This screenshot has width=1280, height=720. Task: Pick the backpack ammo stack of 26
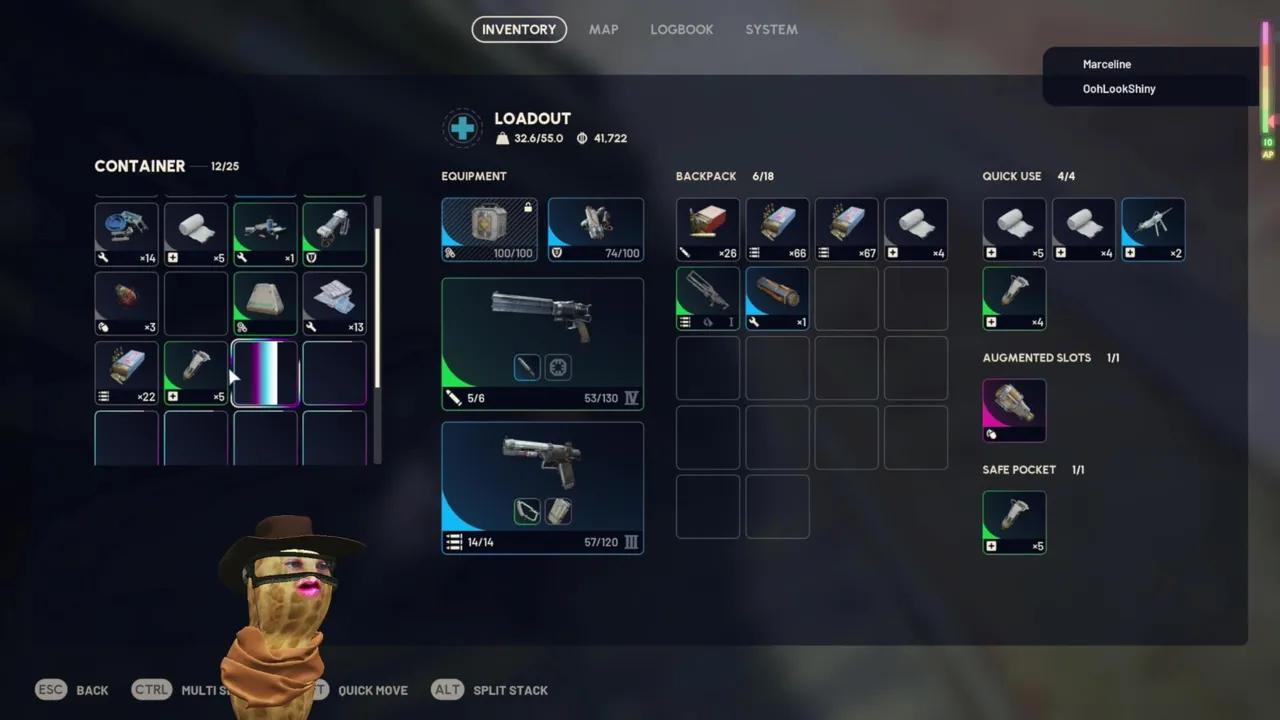click(708, 229)
